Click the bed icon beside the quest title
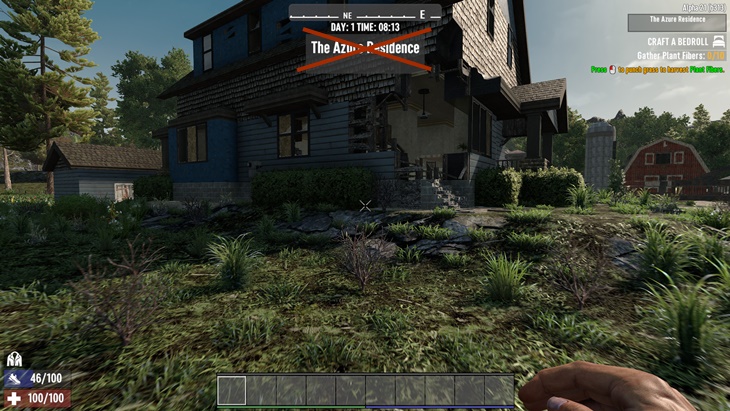 click(719, 42)
